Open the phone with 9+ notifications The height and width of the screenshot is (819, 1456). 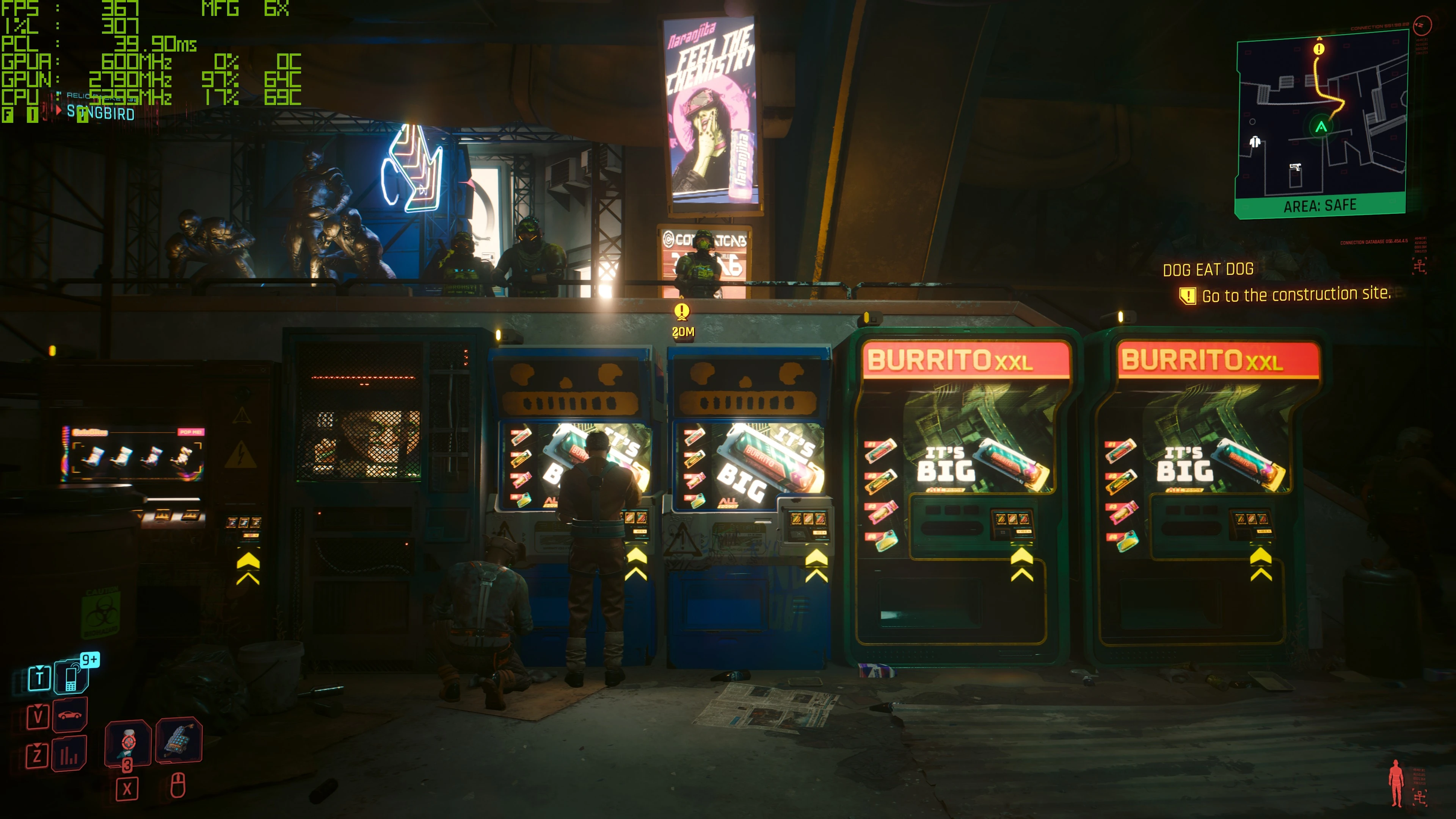click(71, 676)
